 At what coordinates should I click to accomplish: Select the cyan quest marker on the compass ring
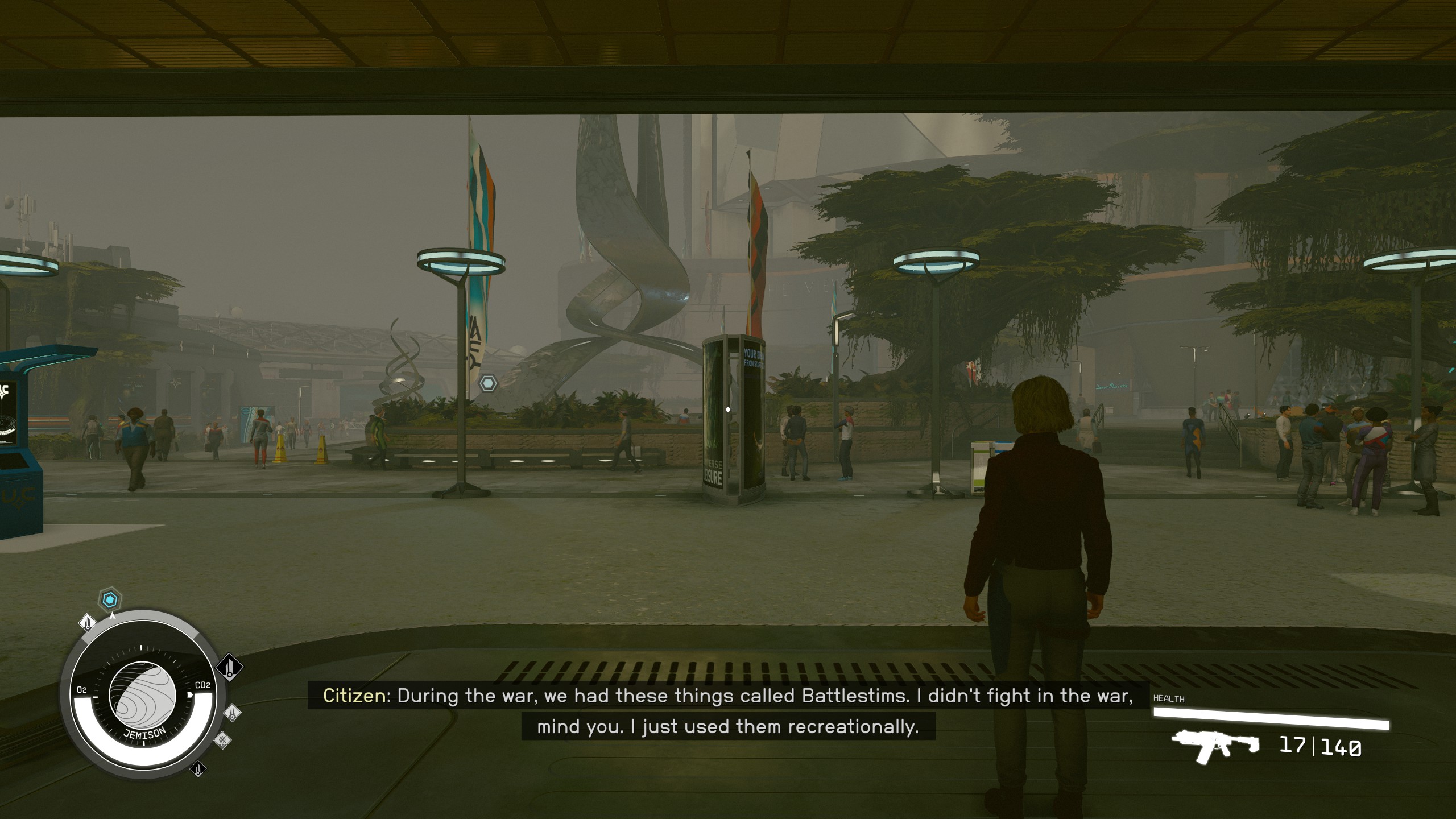pyautogui.click(x=110, y=599)
